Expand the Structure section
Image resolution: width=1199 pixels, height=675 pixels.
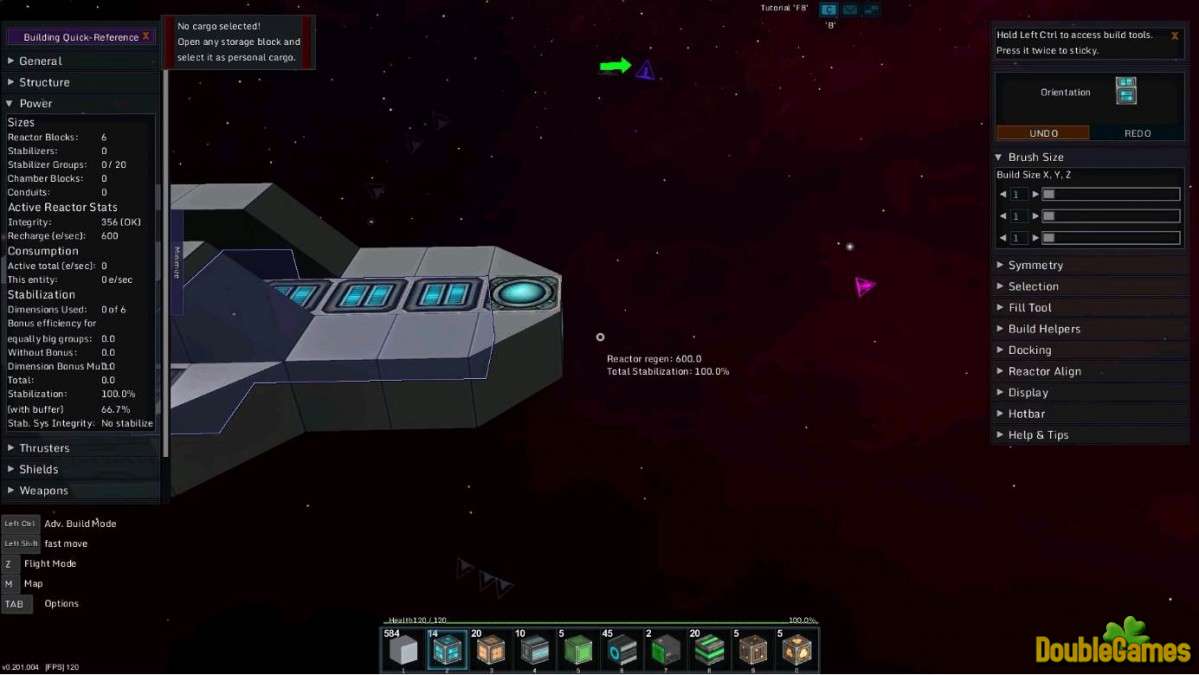(x=44, y=82)
